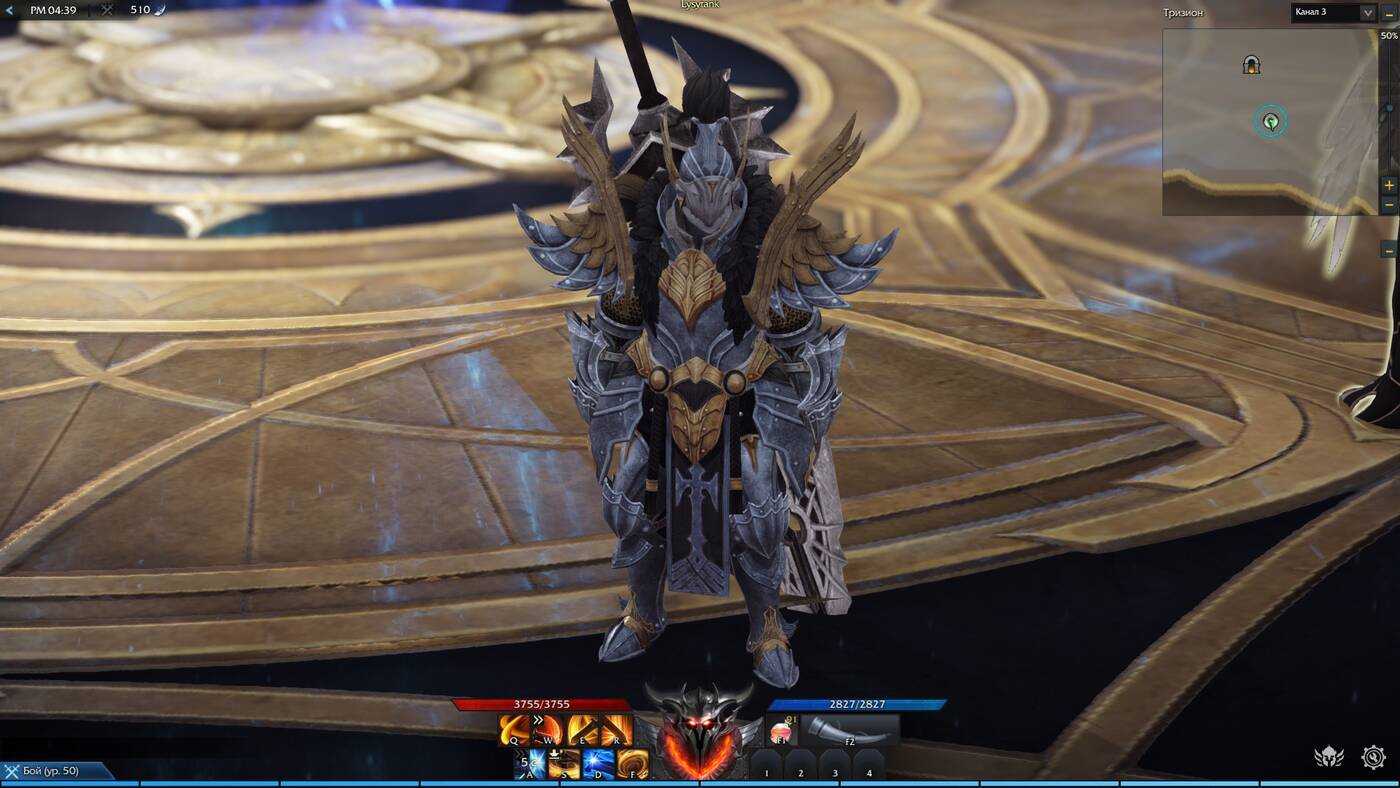
Task: Cast the R skill on the hotbar
Action: coord(616,730)
